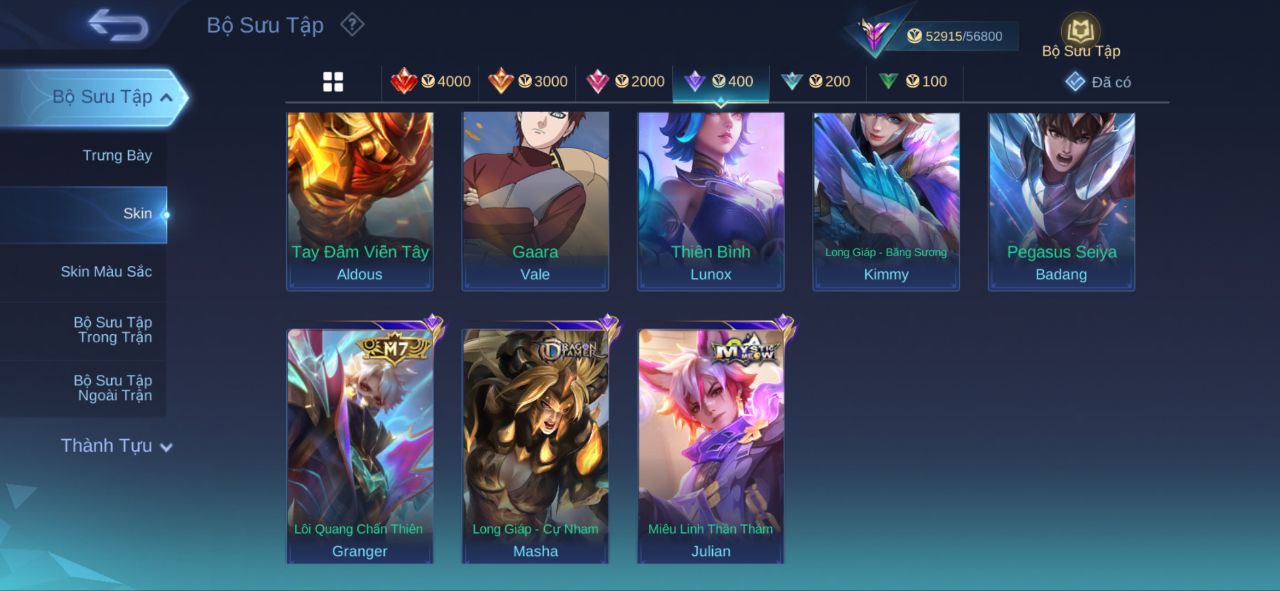
Task: Open the Trưng Bày menu entry
Action: pyautogui.click(x=117, y=156)
